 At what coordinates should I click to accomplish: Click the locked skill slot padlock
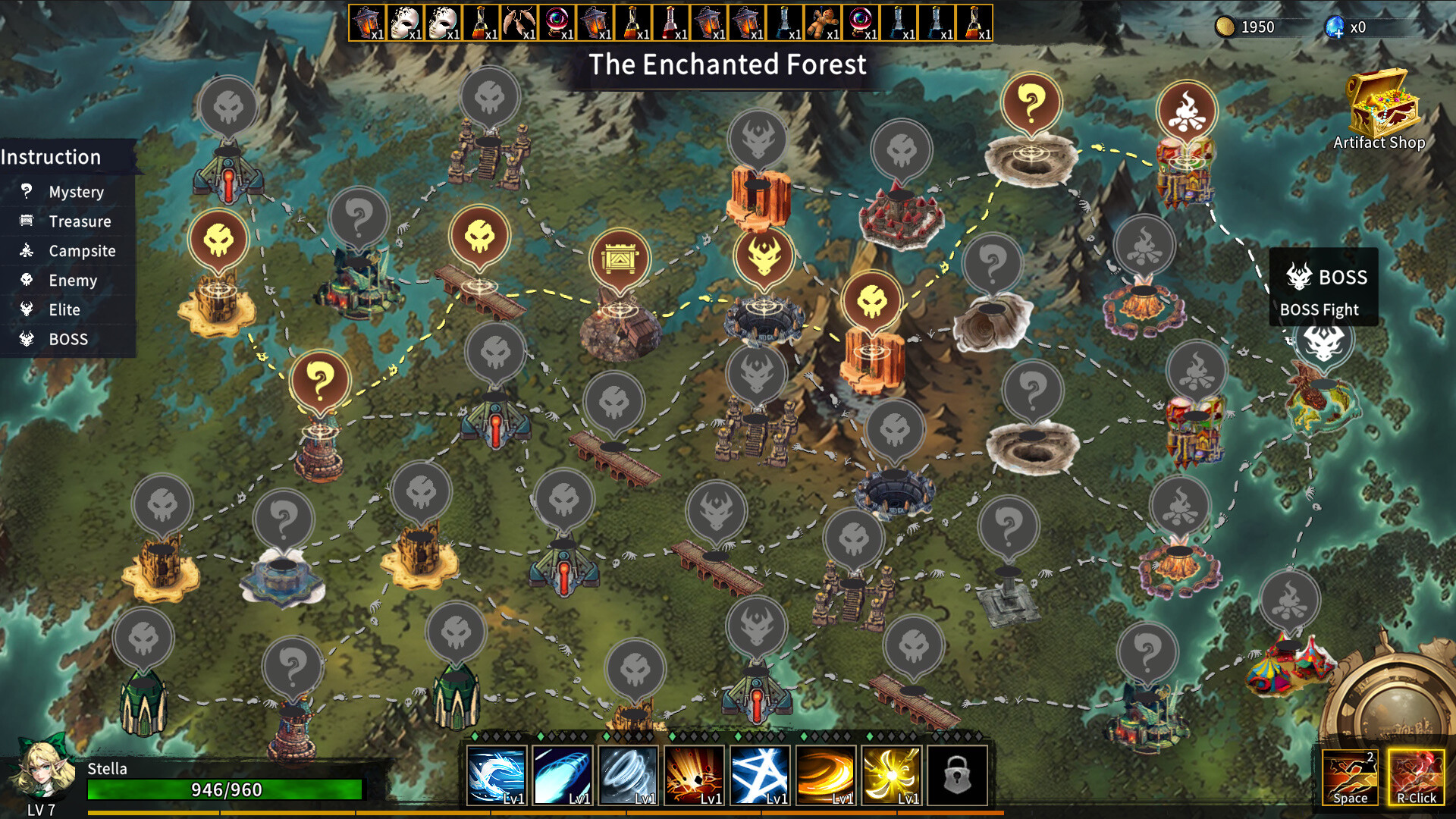[x=959, y=775]
